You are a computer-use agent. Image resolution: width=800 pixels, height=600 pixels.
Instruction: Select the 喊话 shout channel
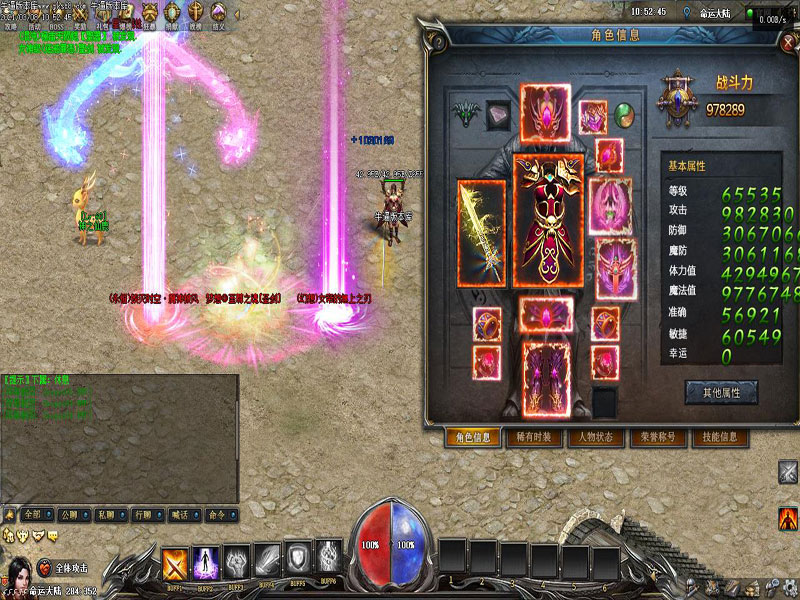tap(179, 514)
